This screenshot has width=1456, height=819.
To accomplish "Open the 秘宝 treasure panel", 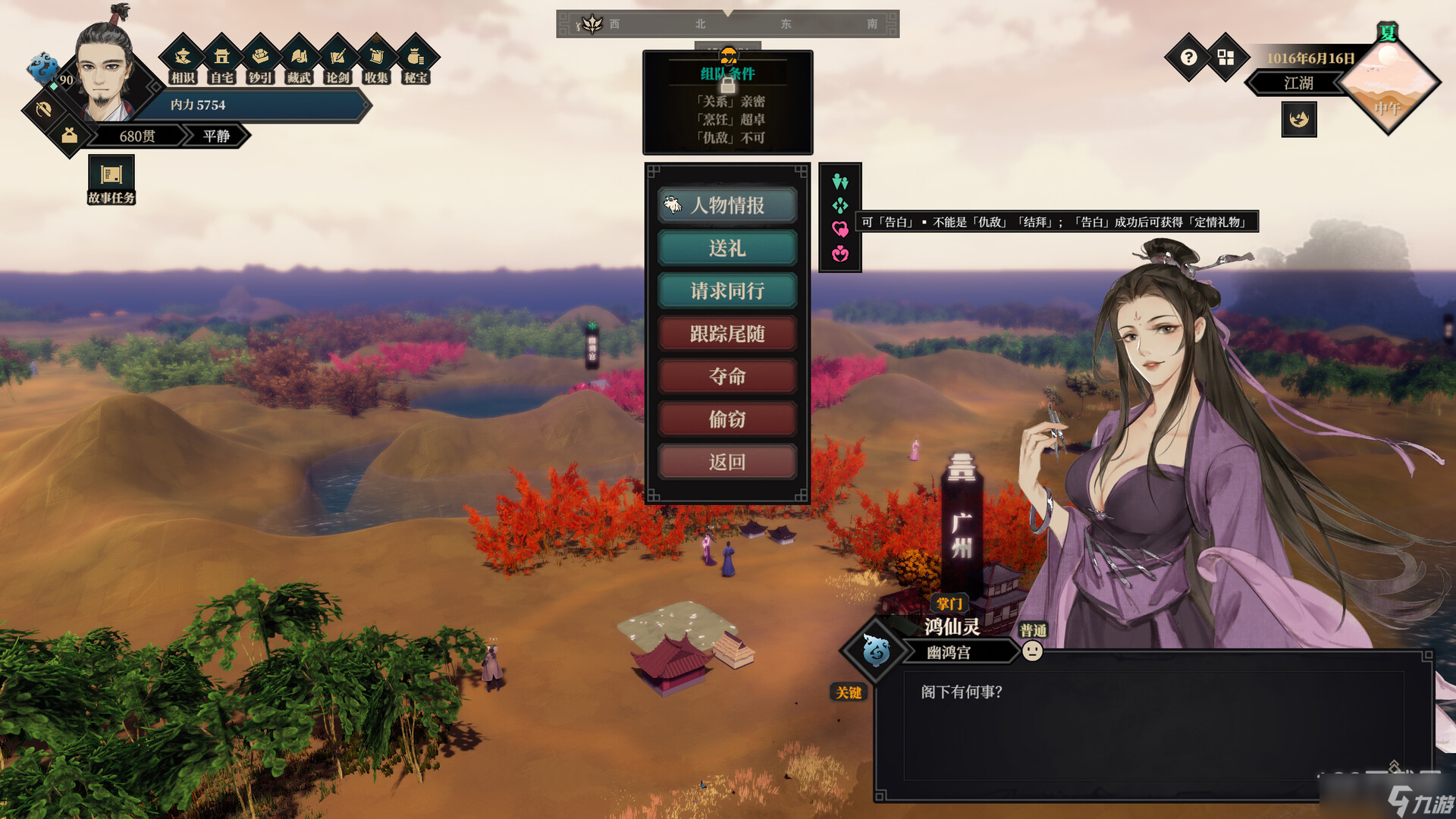I will (x=415, y=60).
